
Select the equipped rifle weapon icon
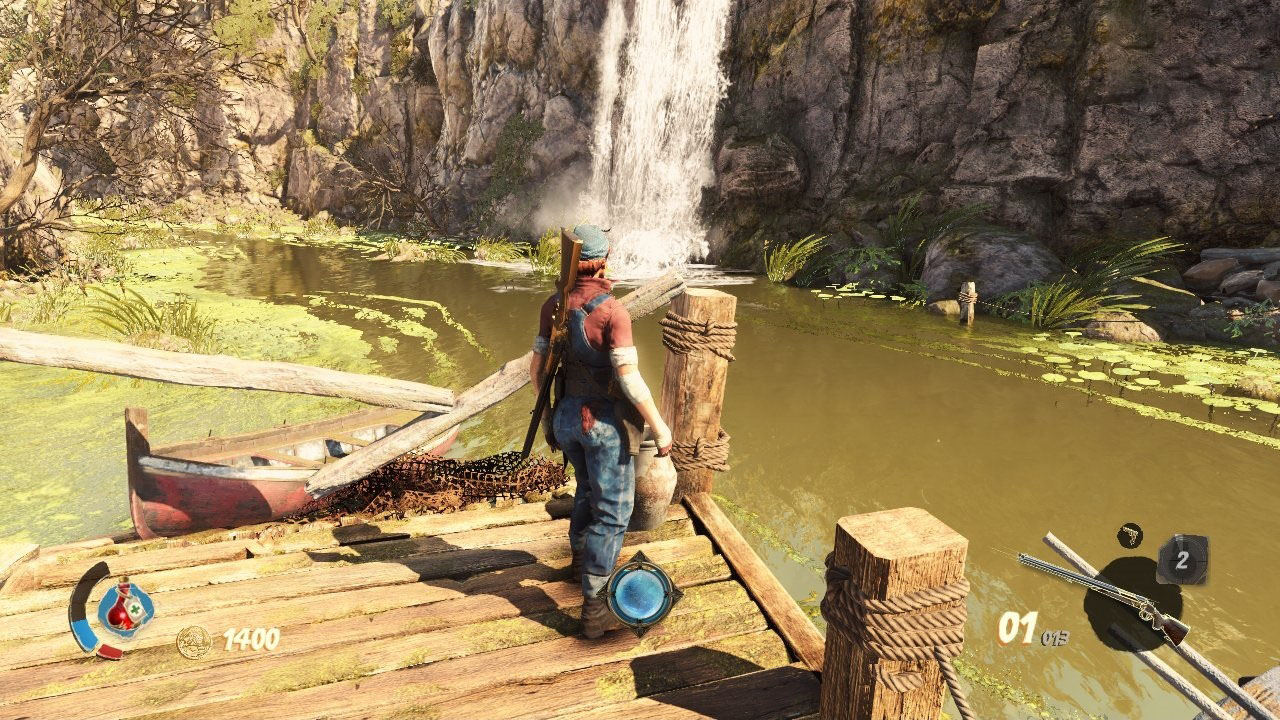click(x=1103, y=596)
